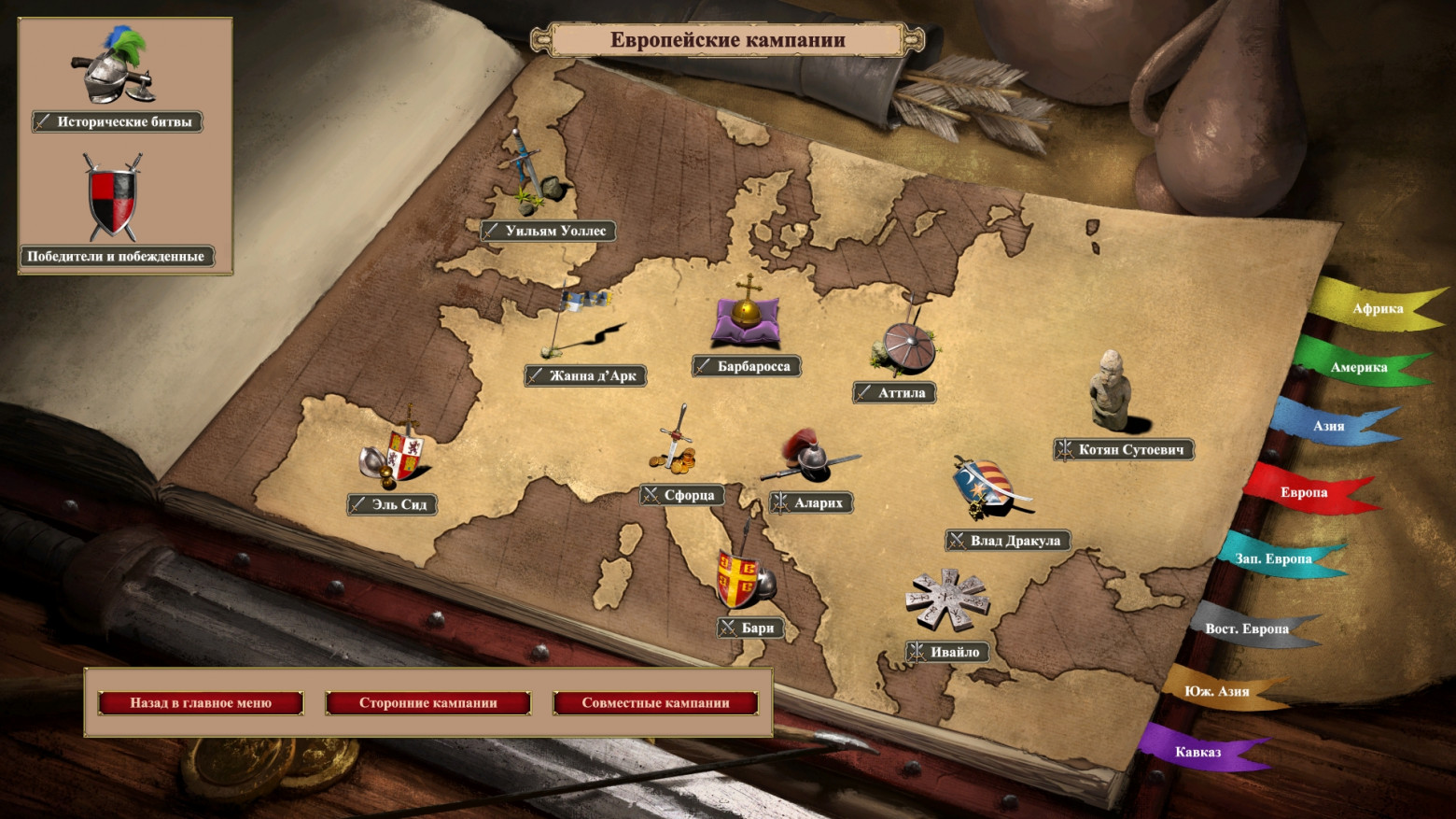The height and width of the screenshot is (819, 1456).
Task: Open the Ивайло campaign
Action: tap(947, 652)
